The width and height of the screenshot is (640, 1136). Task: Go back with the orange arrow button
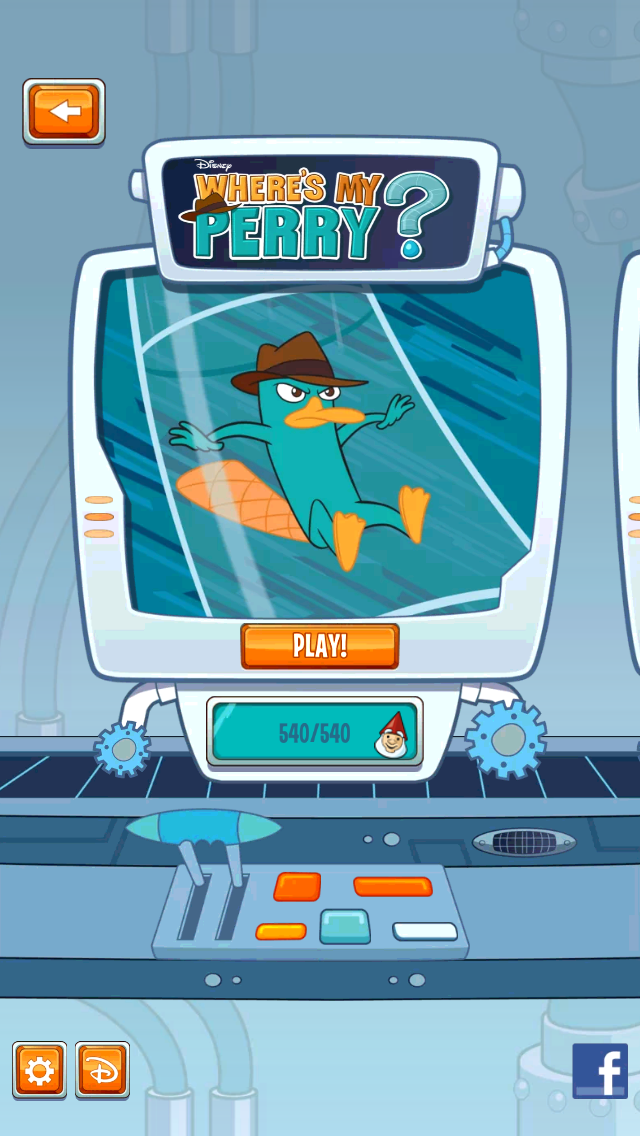(x=64, y=111)
